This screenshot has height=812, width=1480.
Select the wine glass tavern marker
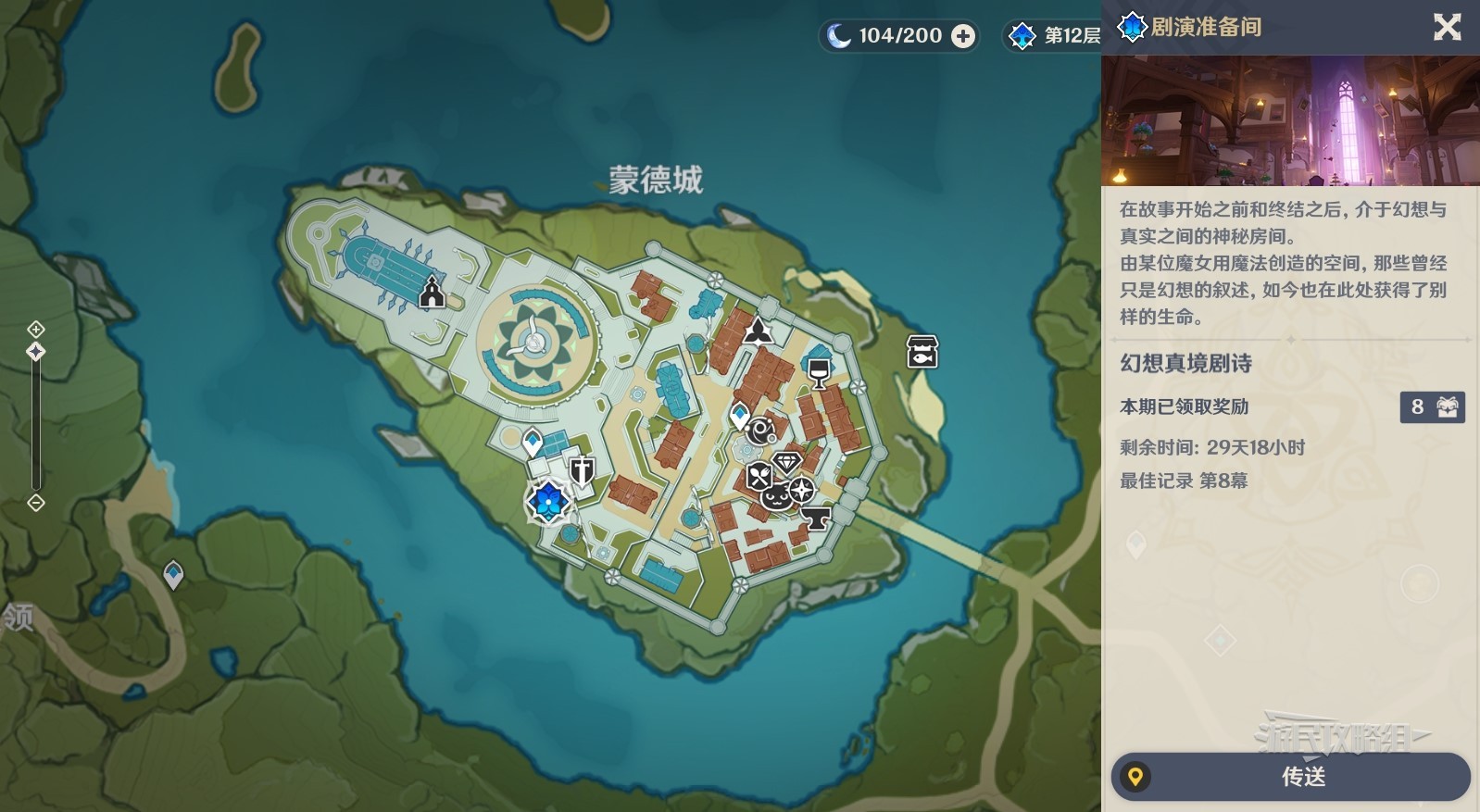(x=818, y=373)
